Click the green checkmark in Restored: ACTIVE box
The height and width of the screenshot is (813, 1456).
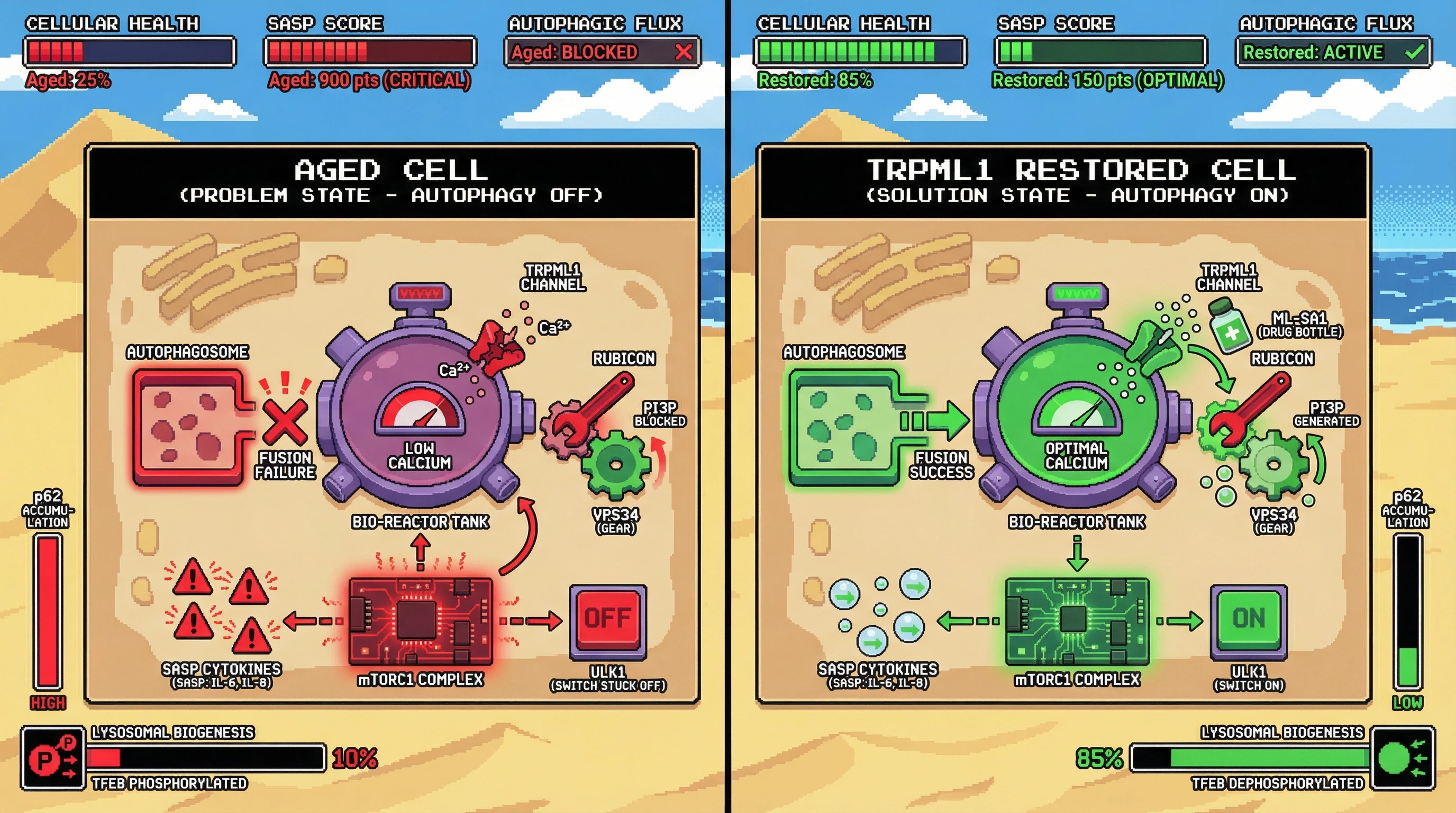1414,52
